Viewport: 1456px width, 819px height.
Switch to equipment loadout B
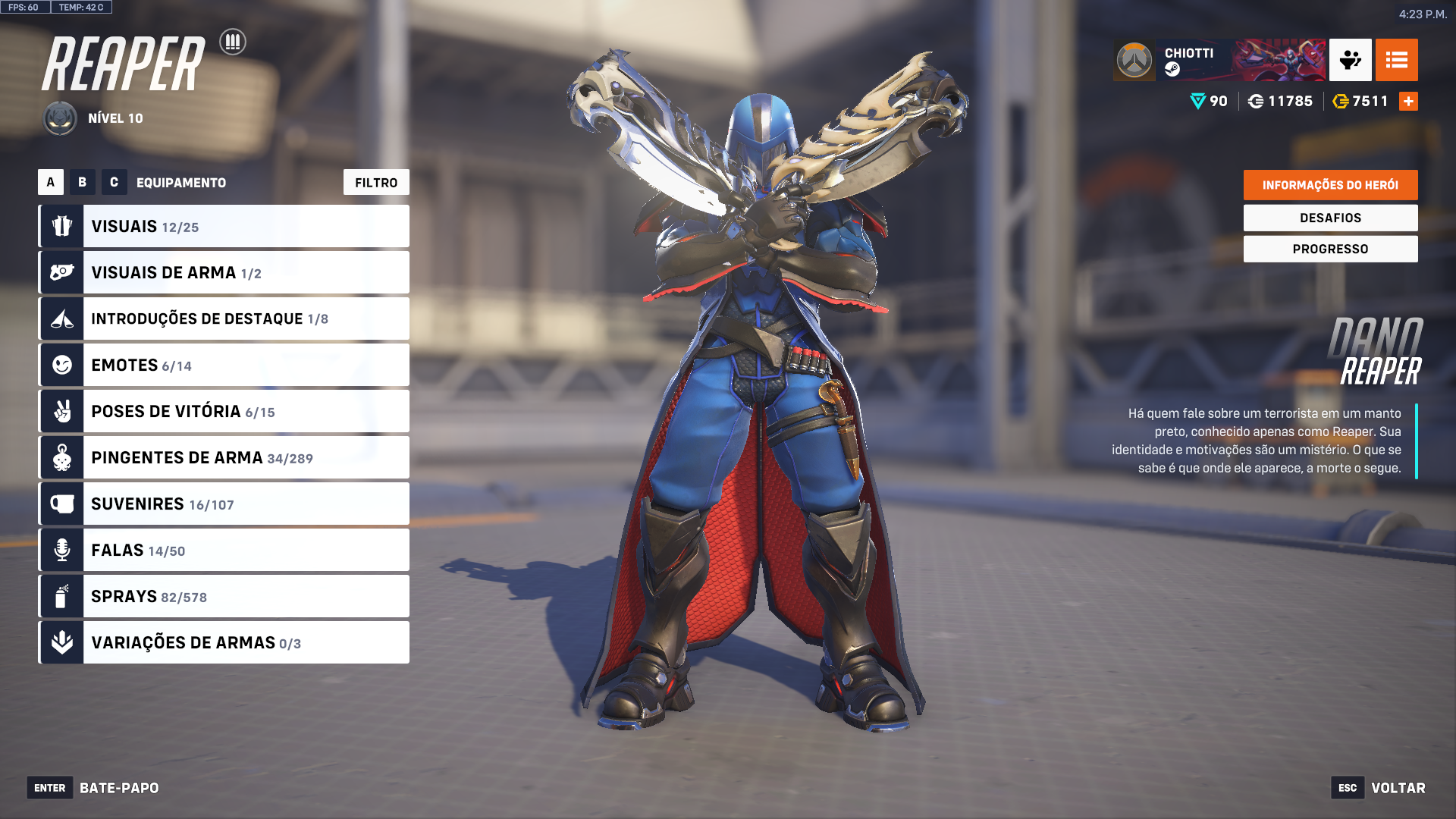(83, 182)
